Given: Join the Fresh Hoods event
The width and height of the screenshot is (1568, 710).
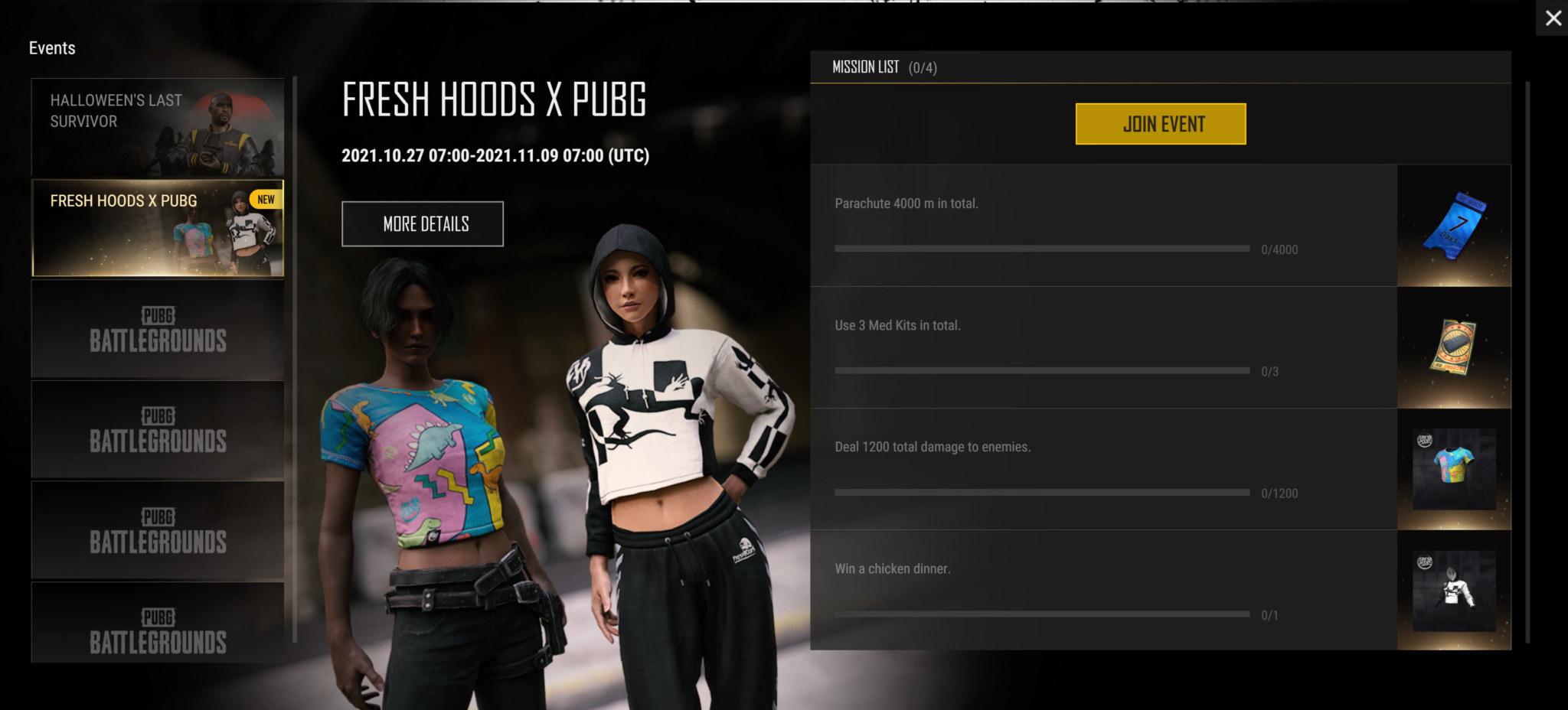Looking at the screenshot, I should [x=1160, y=124].
